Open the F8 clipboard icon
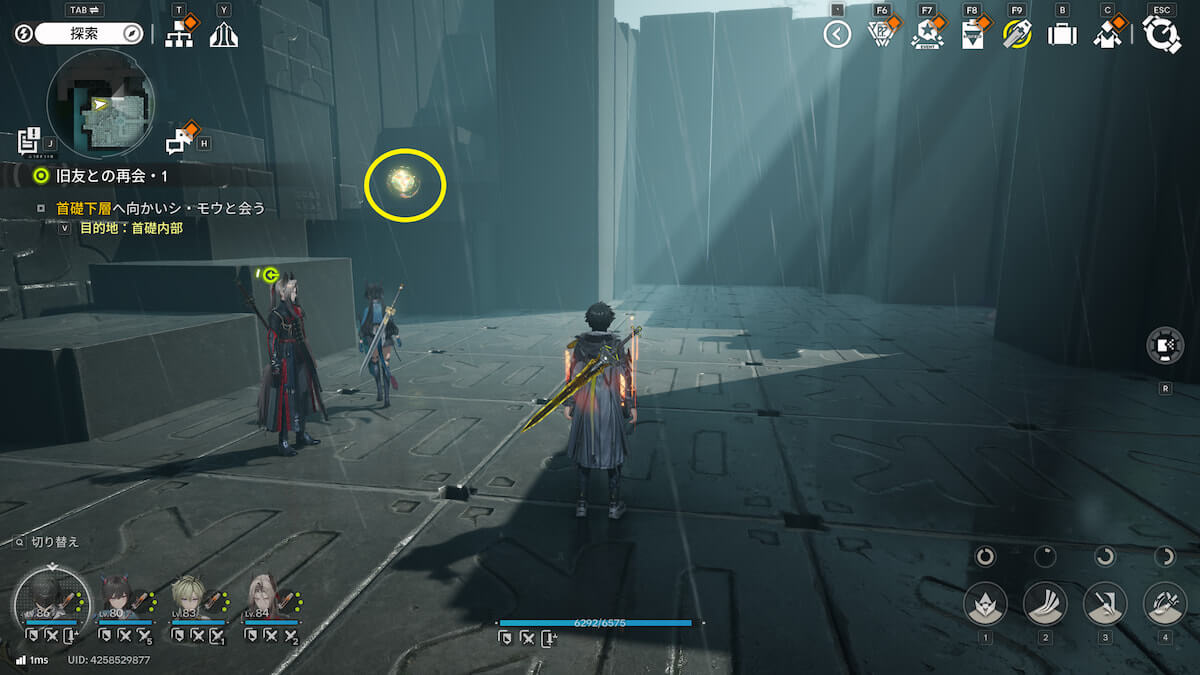Viewport: 1200px width, 675px height. 972,35
